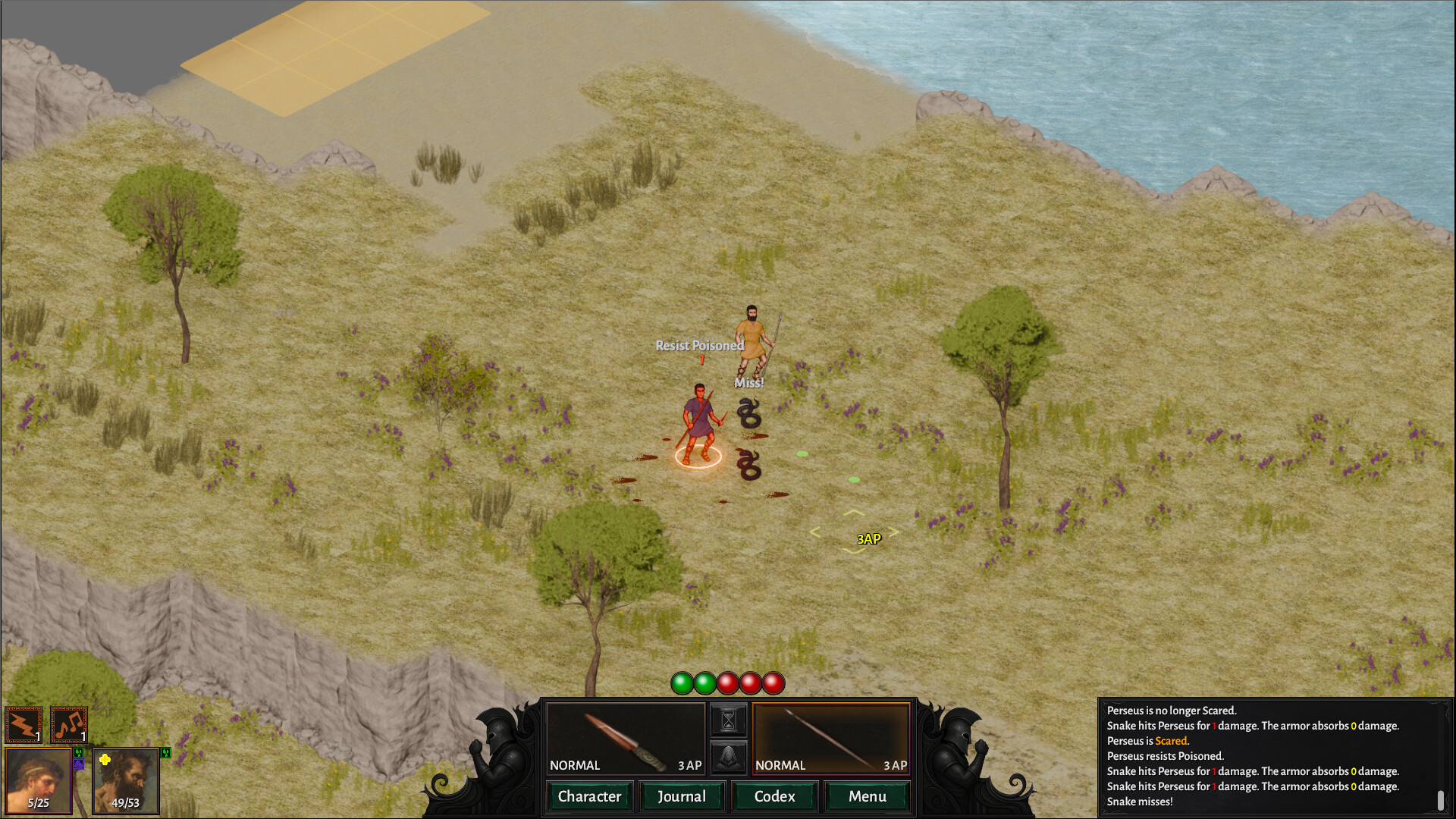Activate the lightning bolt ability

click(24, 725)
